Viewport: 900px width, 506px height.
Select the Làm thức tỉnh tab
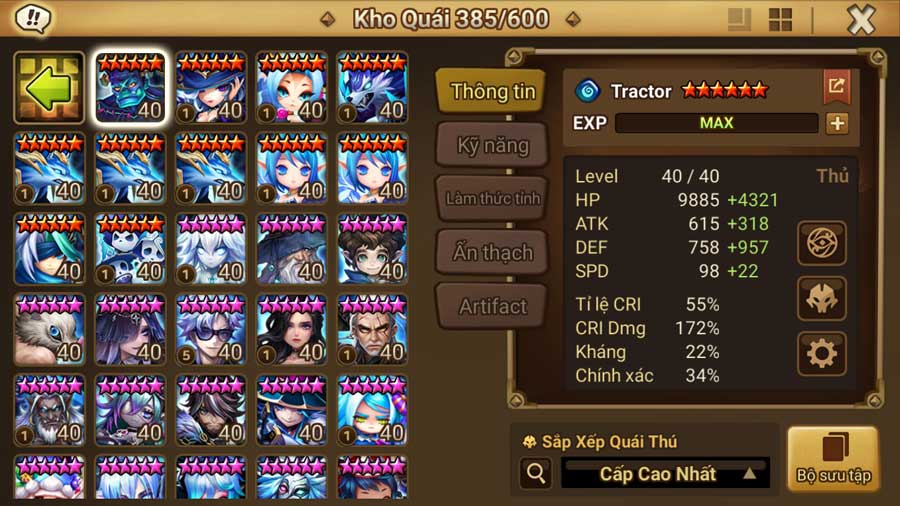point(492,198)
